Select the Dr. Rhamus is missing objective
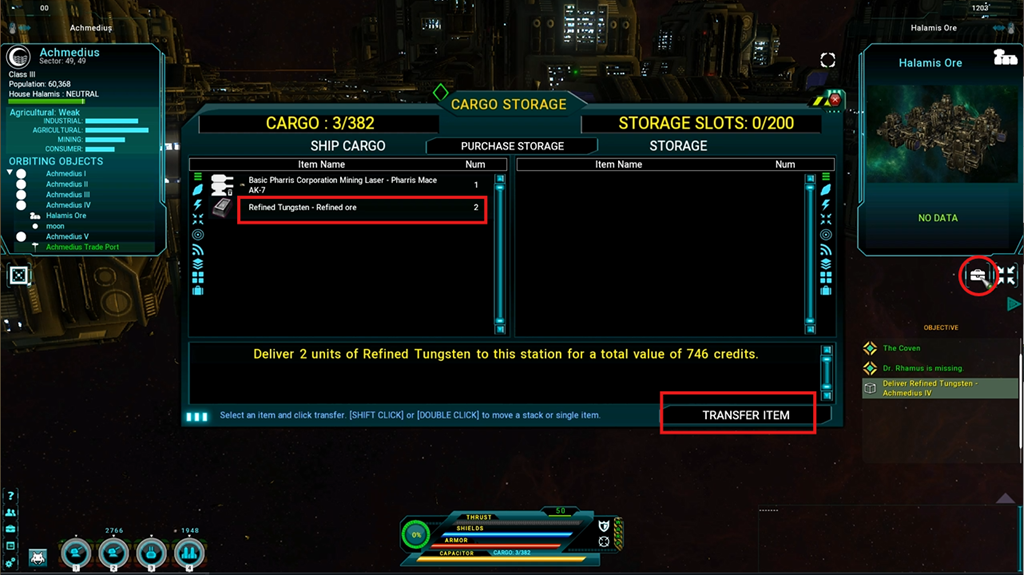 922,368
